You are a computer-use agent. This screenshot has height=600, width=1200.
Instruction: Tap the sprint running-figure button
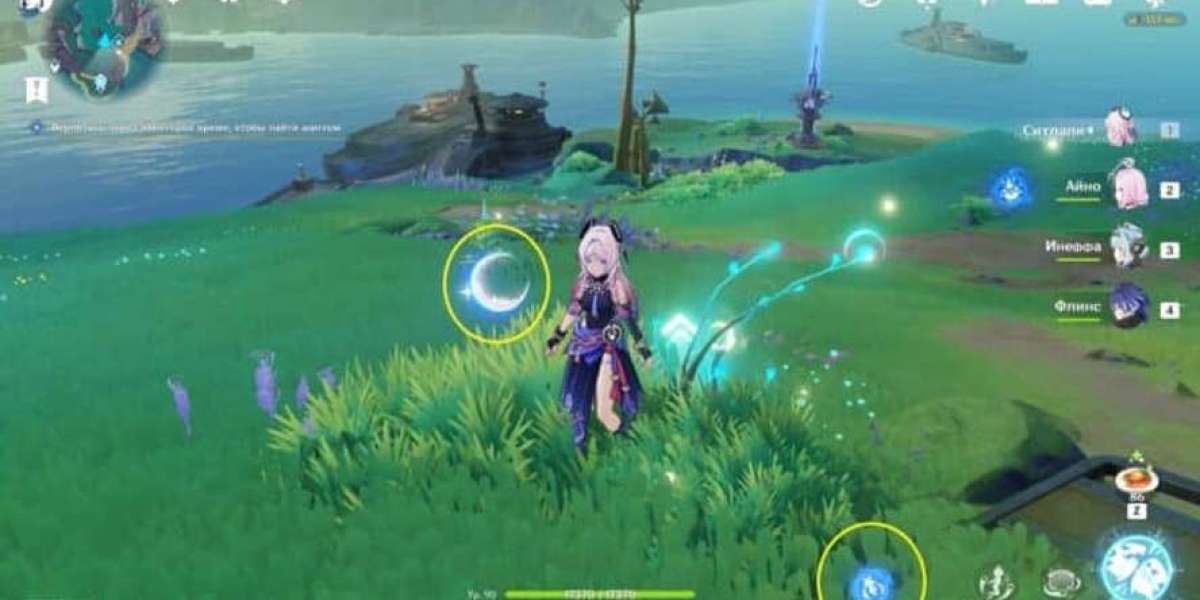pyautogui.click(x=995, y=582)
